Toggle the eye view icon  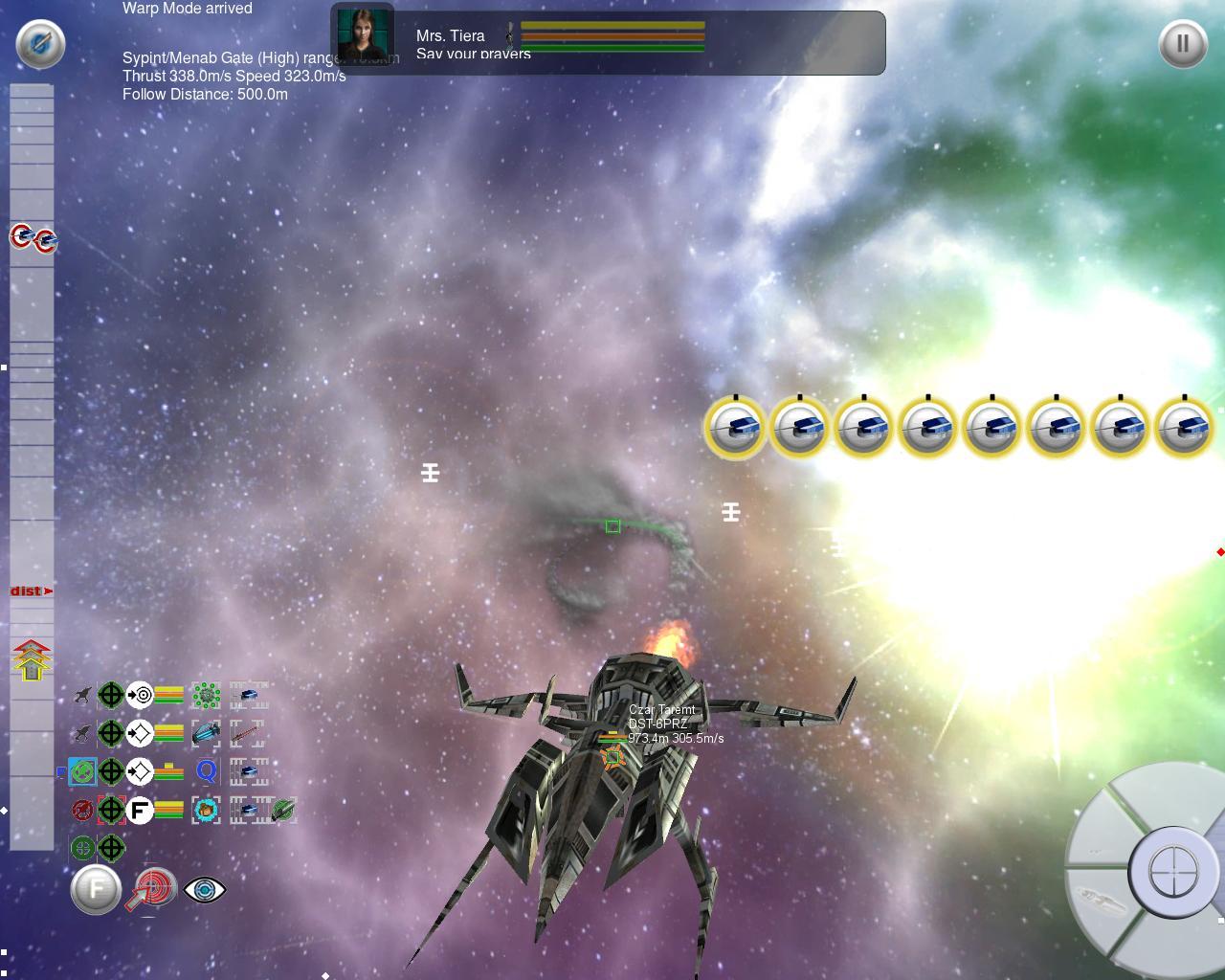coord(204,890)
